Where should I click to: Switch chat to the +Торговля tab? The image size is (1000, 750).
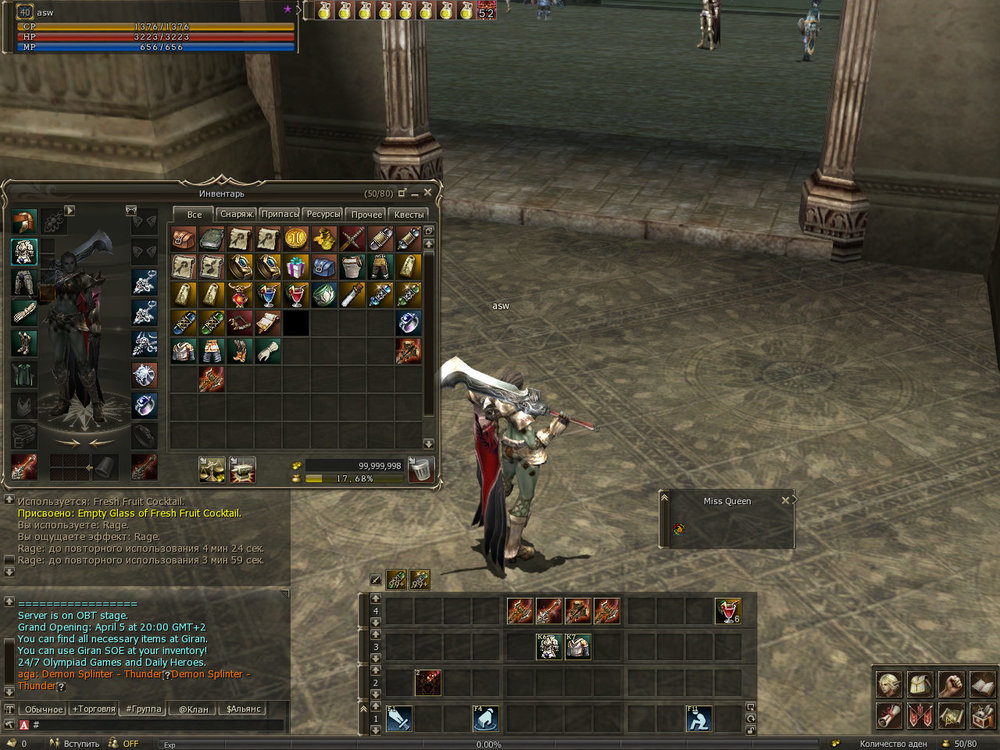(x=94, y=709)
